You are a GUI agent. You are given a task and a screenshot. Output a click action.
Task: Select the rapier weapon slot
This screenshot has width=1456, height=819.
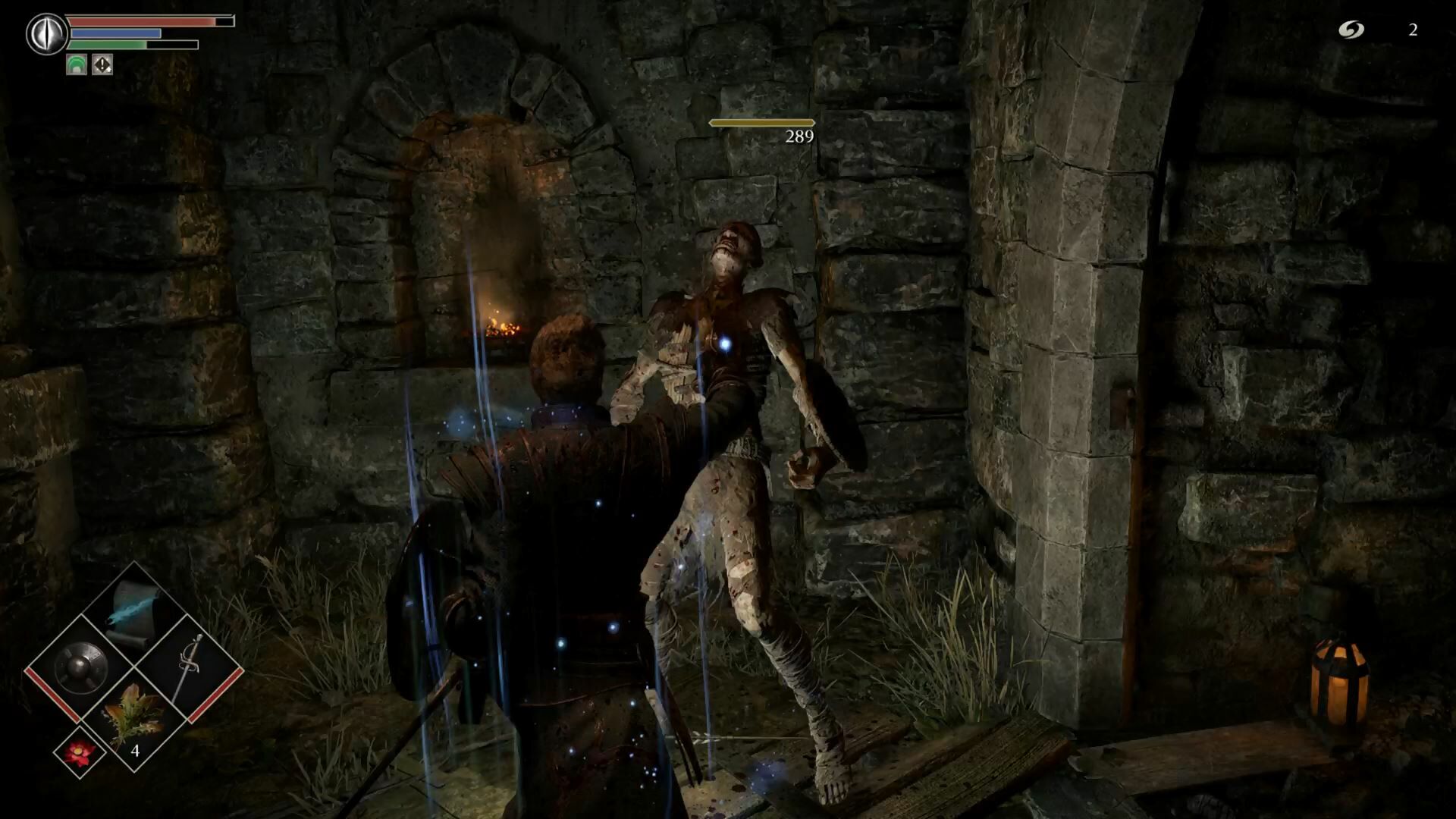pyautogui.click(x=188, y=667)
